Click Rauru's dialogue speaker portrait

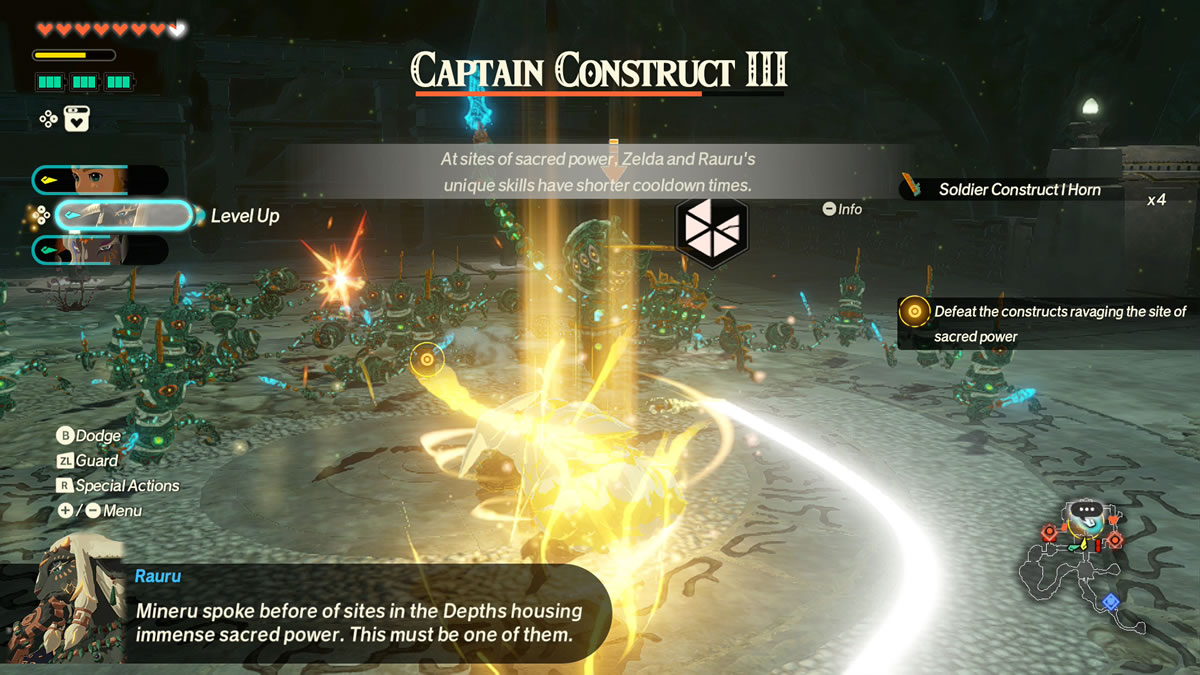[x=63, y=603]
